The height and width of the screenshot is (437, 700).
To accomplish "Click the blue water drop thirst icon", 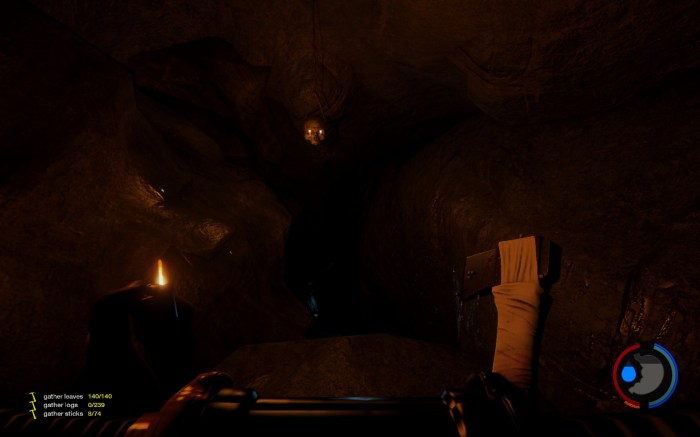I will point(629,374).
